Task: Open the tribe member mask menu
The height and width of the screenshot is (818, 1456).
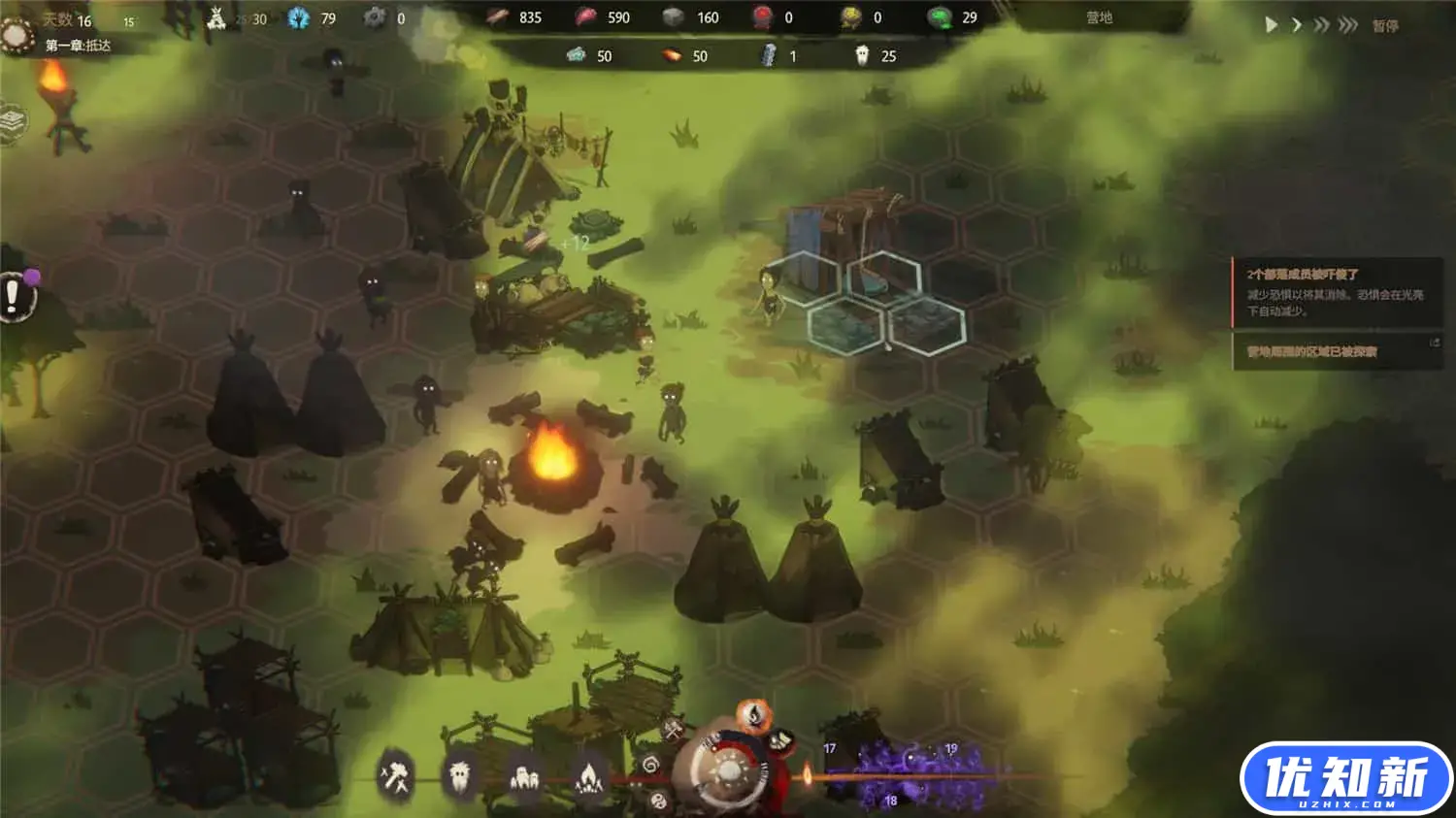Action: [459, 776]
